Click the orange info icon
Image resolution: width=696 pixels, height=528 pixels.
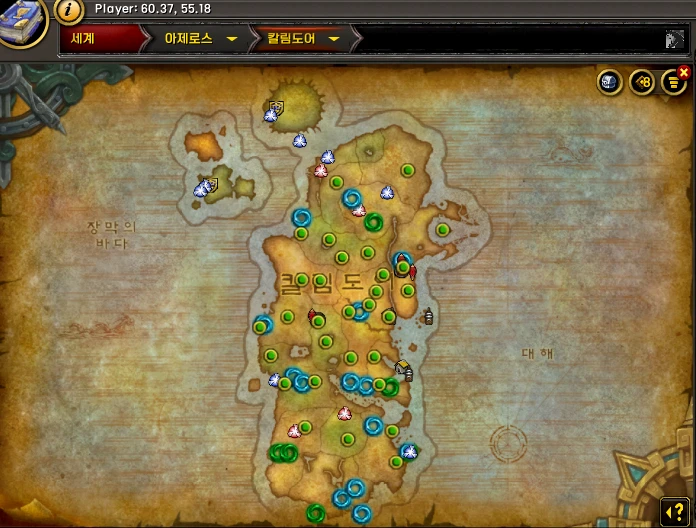click(69, 11)
